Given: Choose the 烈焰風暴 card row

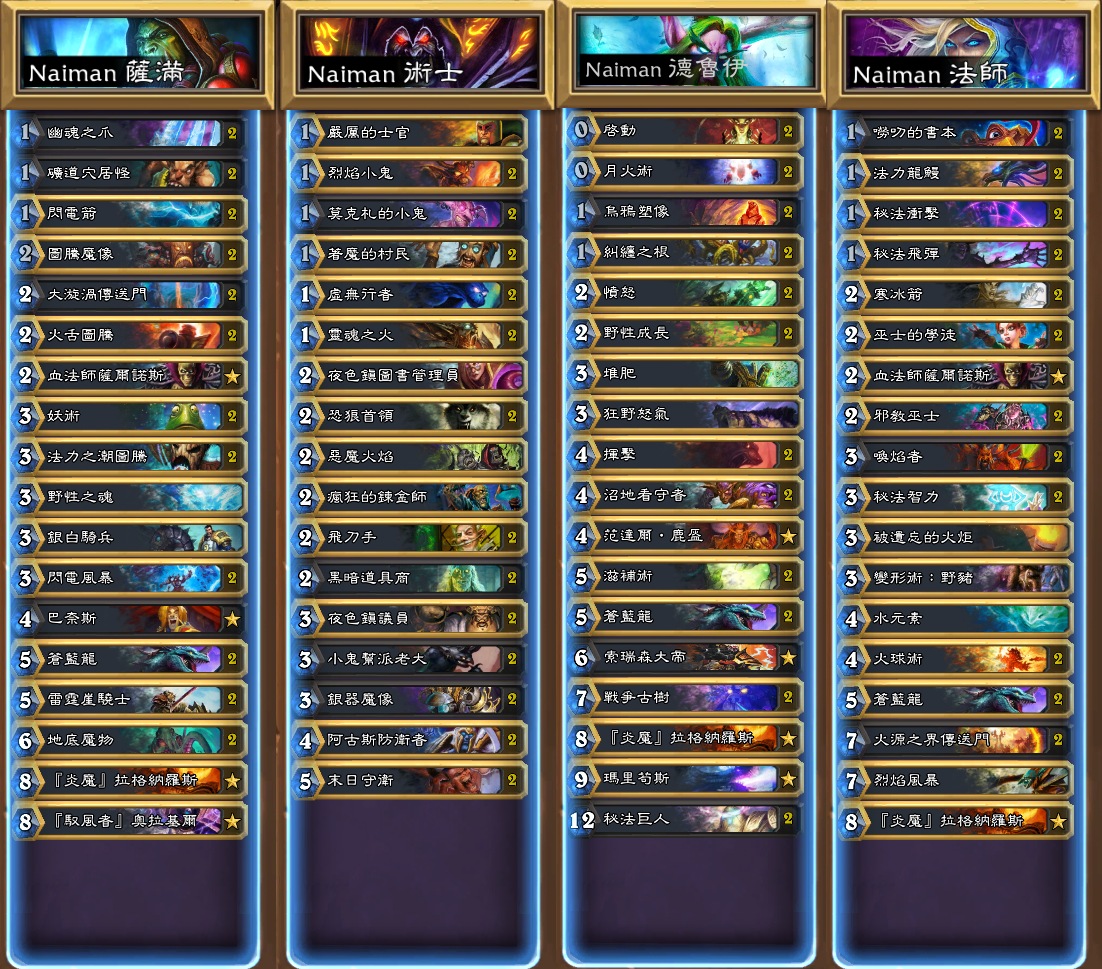Looking at the screenshot, I should click(955, 780).
